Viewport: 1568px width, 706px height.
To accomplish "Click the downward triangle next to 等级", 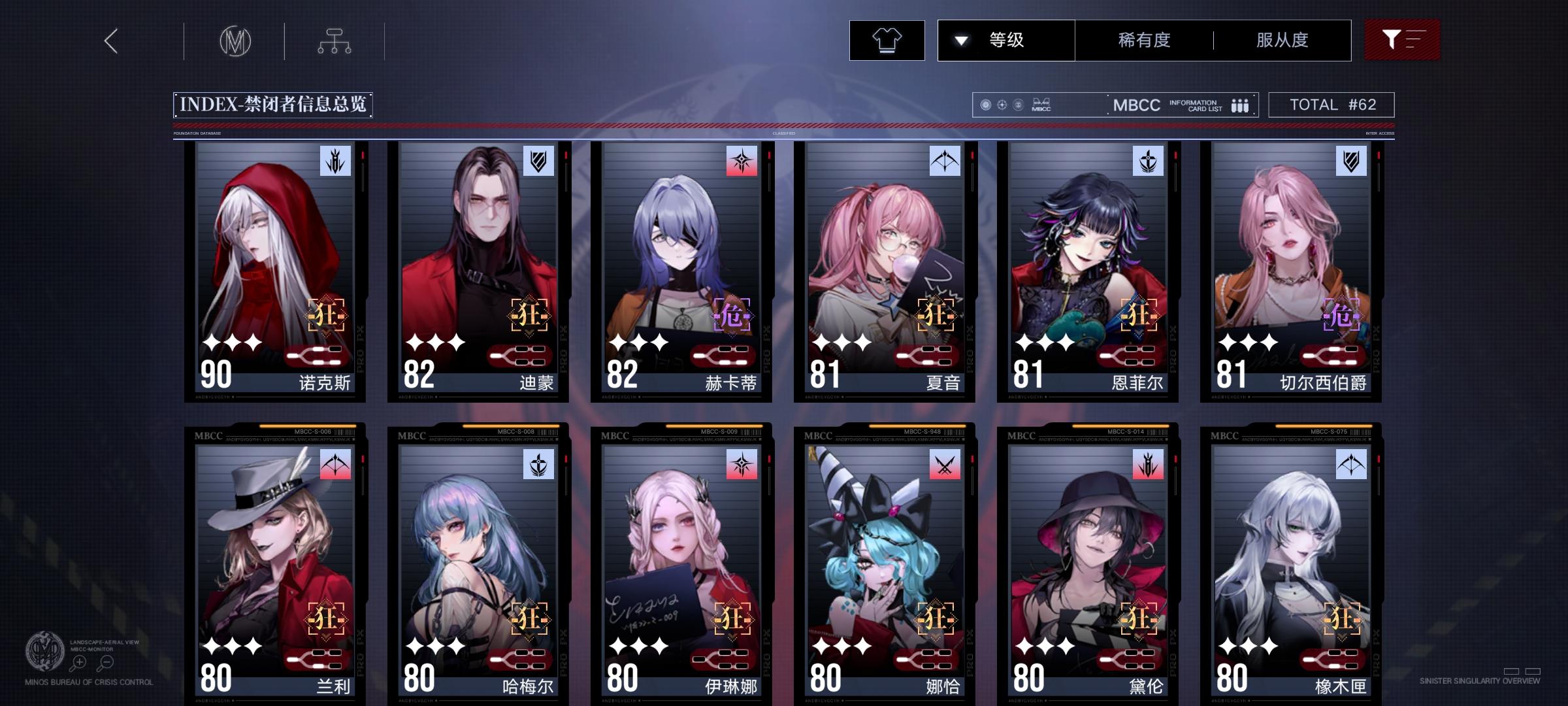I will pos(960,40).
